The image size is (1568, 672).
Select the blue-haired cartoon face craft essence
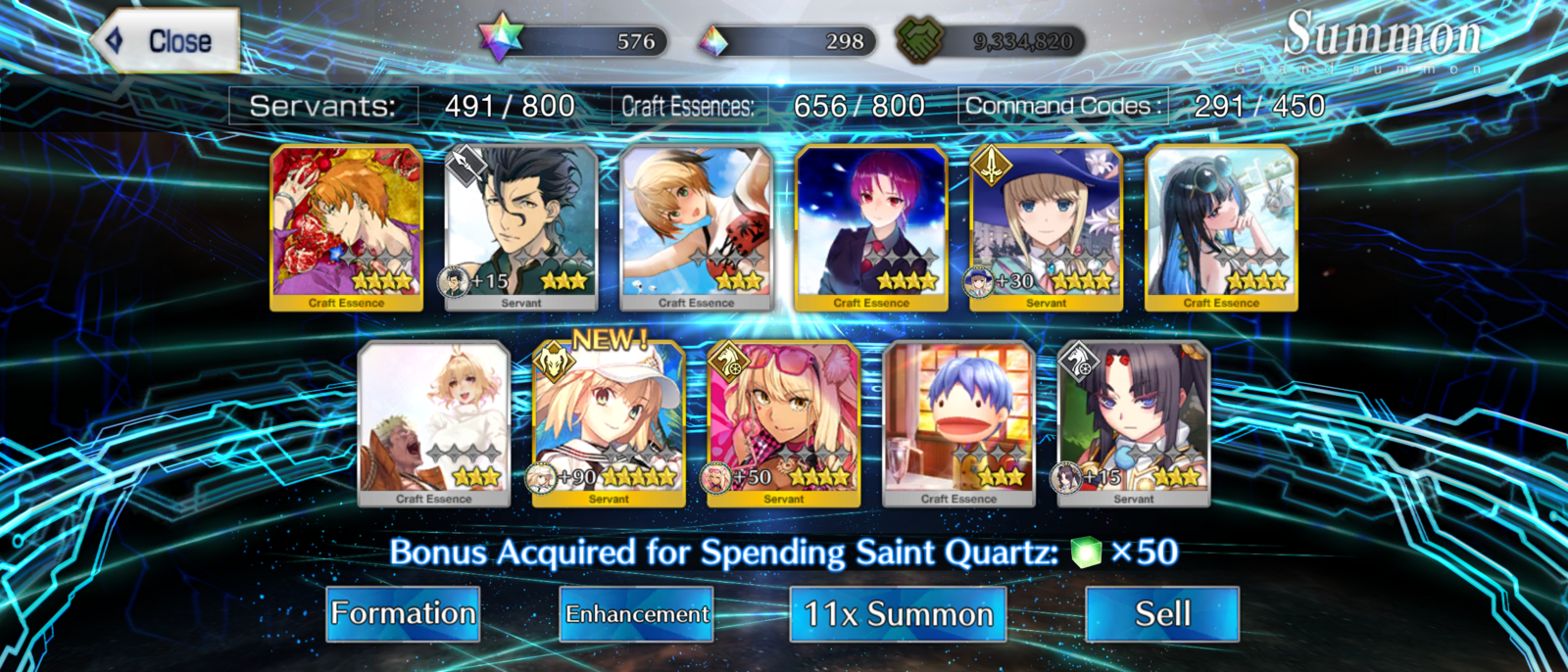[958, 423]
